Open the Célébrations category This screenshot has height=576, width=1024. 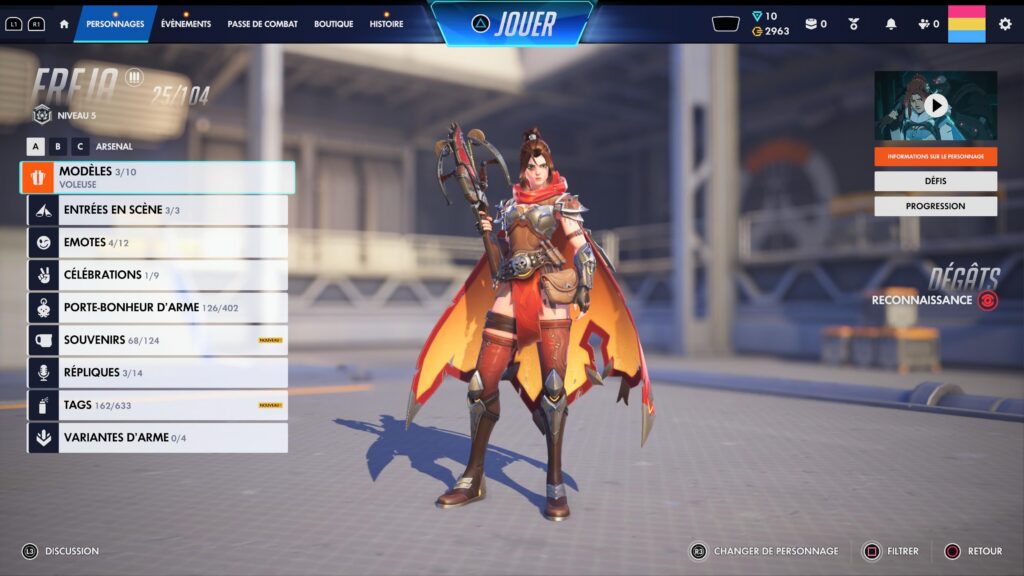(158, 275)
